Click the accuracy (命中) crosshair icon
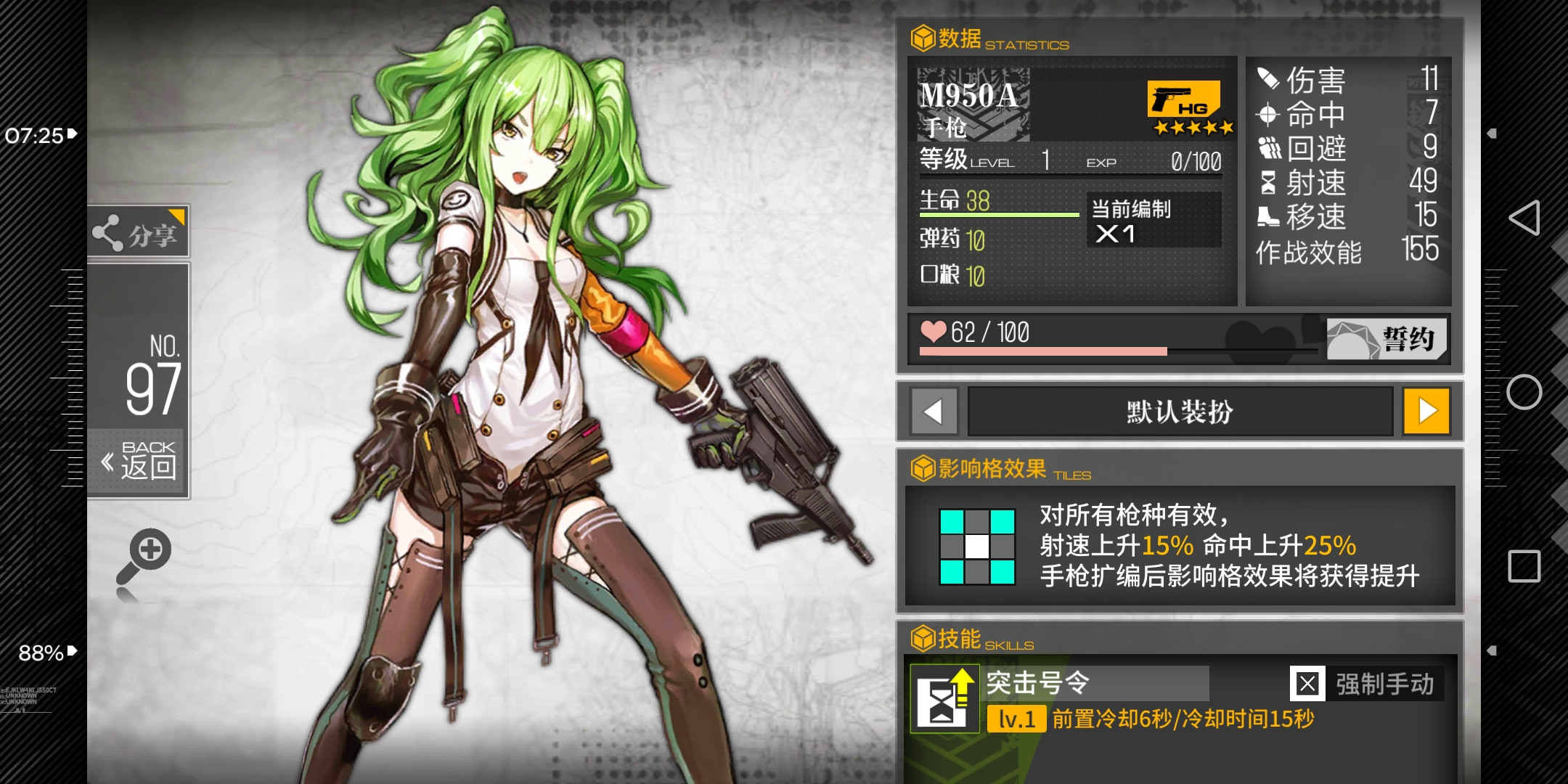Image resolution: width=1568 pixels, height=784 pixels. tap(1267, 115)
